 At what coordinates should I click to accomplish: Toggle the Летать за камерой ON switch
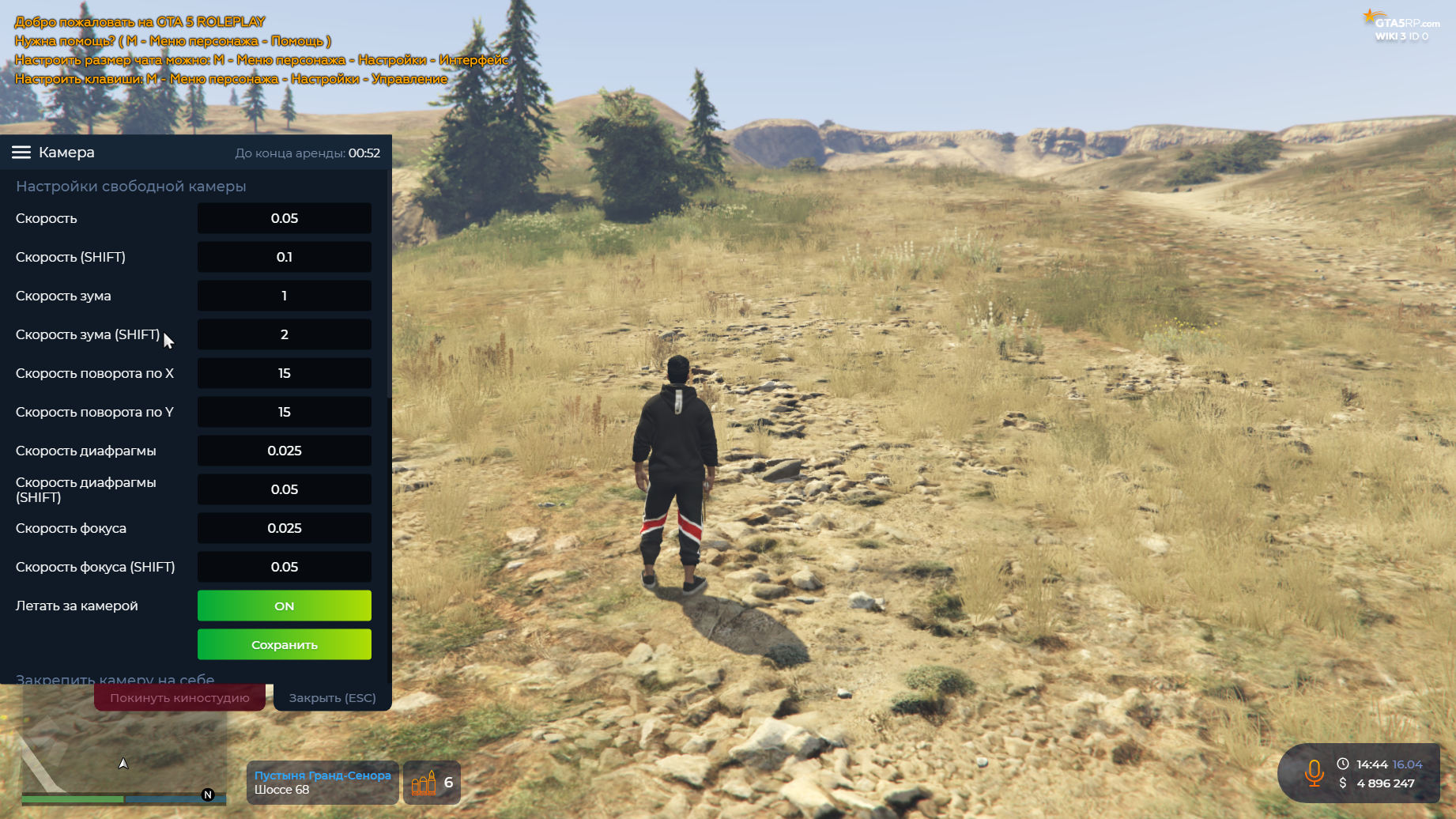[x=284, y=606]
